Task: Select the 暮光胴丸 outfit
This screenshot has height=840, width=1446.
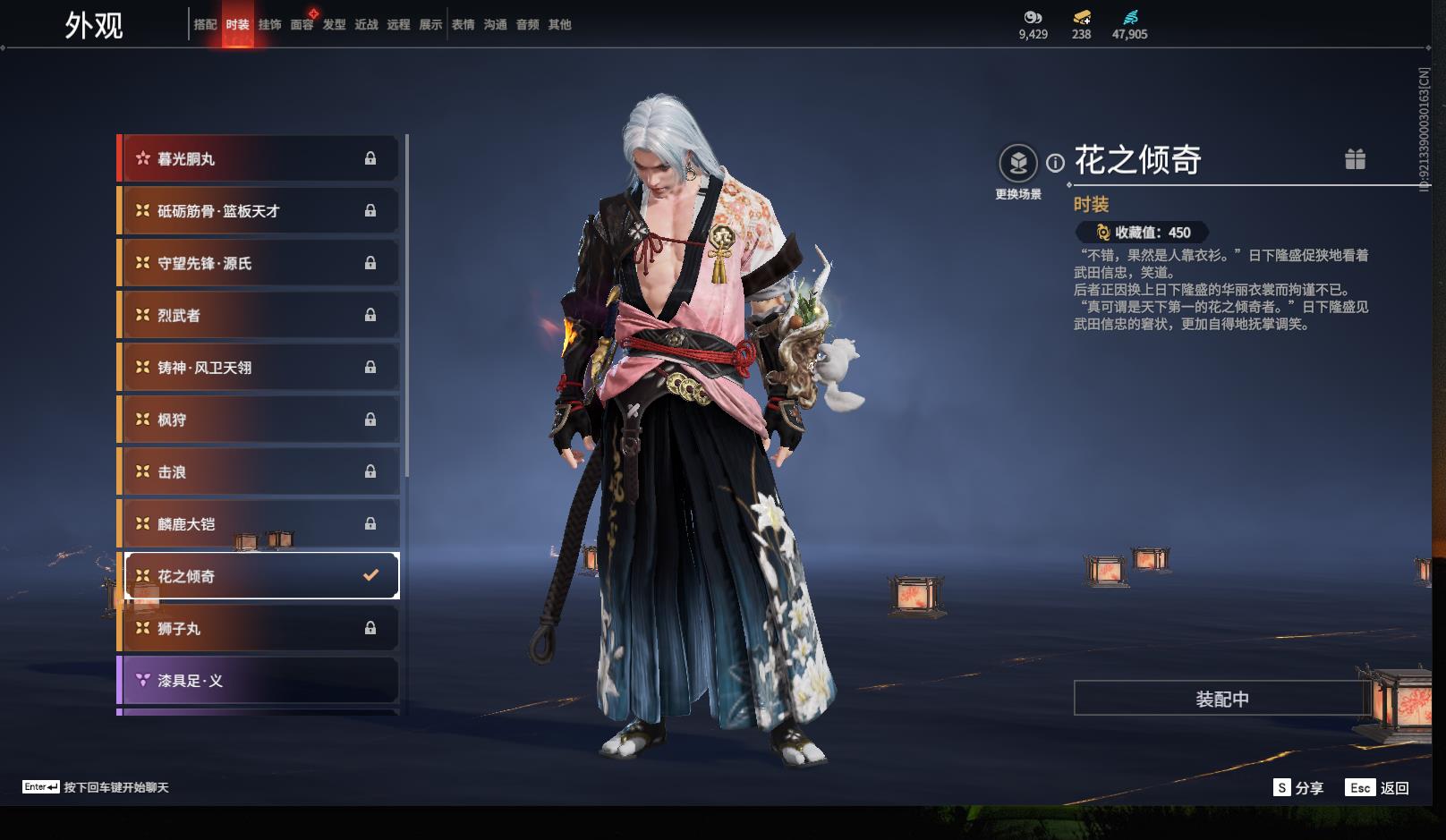Action: (x=258, y=159)
